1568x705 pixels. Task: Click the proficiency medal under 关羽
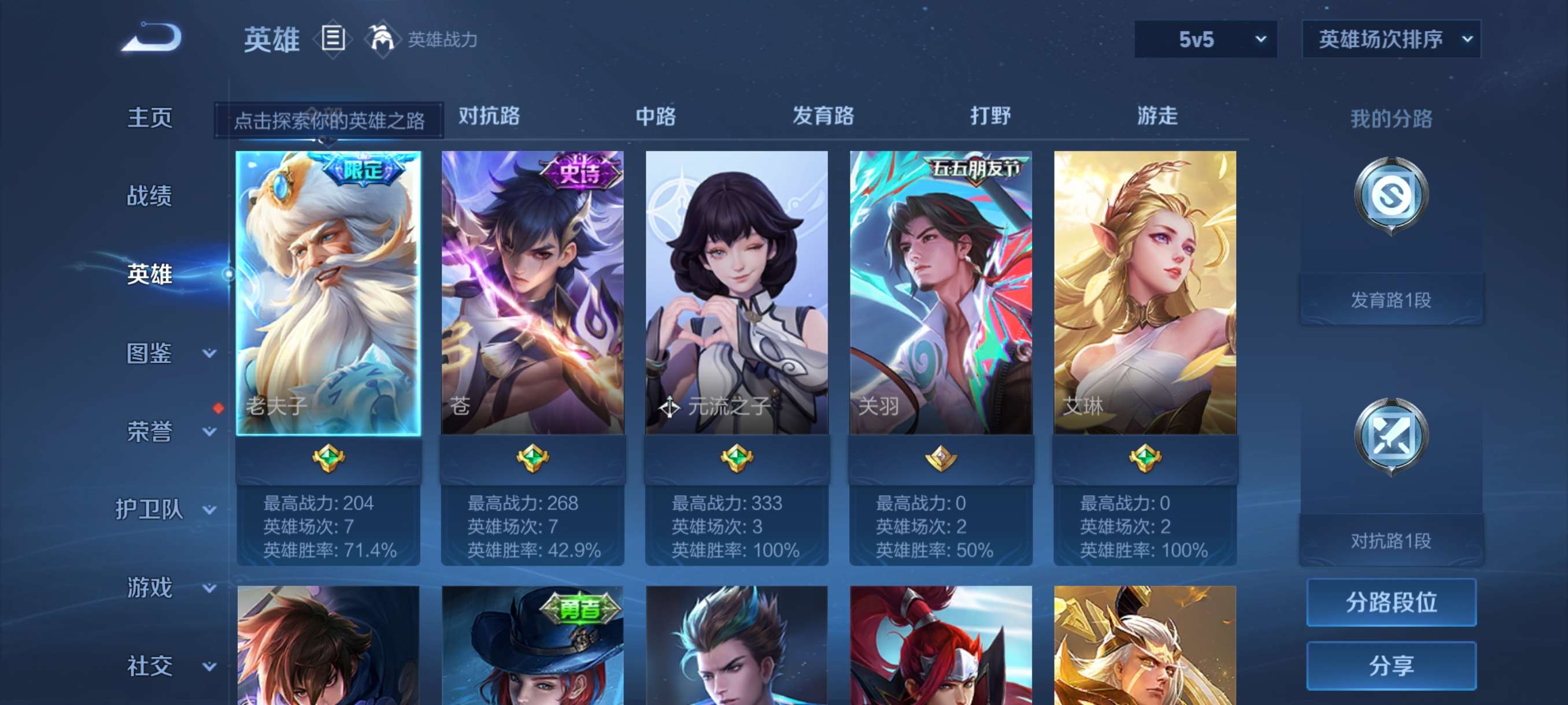click(x=941, y=461)
